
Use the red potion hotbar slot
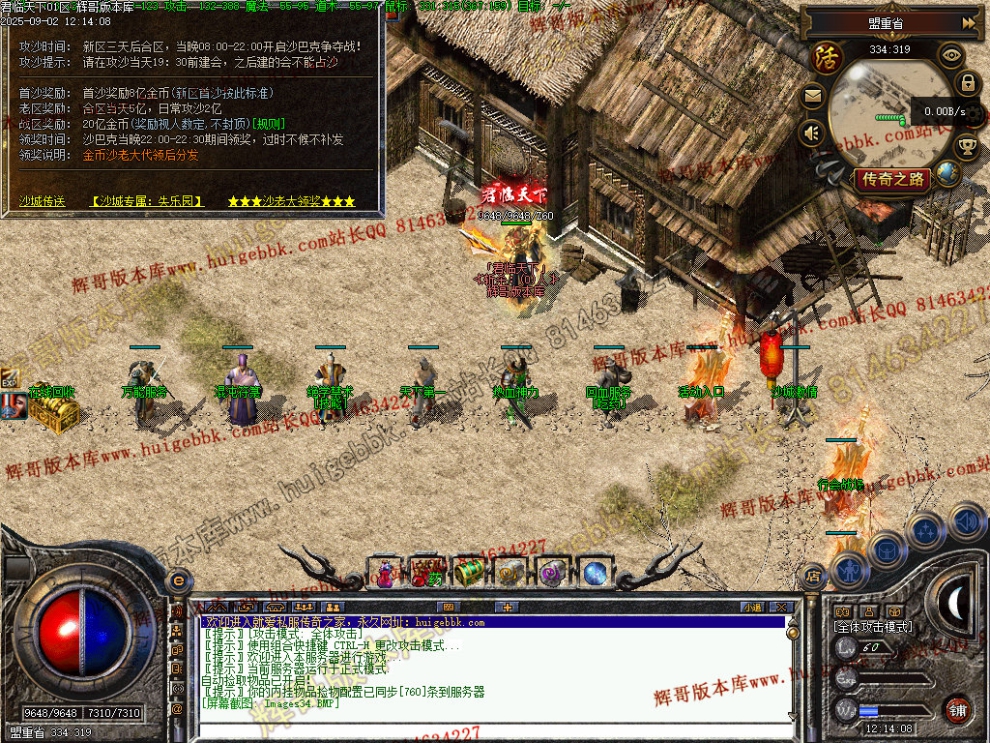pyautogui.click(x=384, y=572)
